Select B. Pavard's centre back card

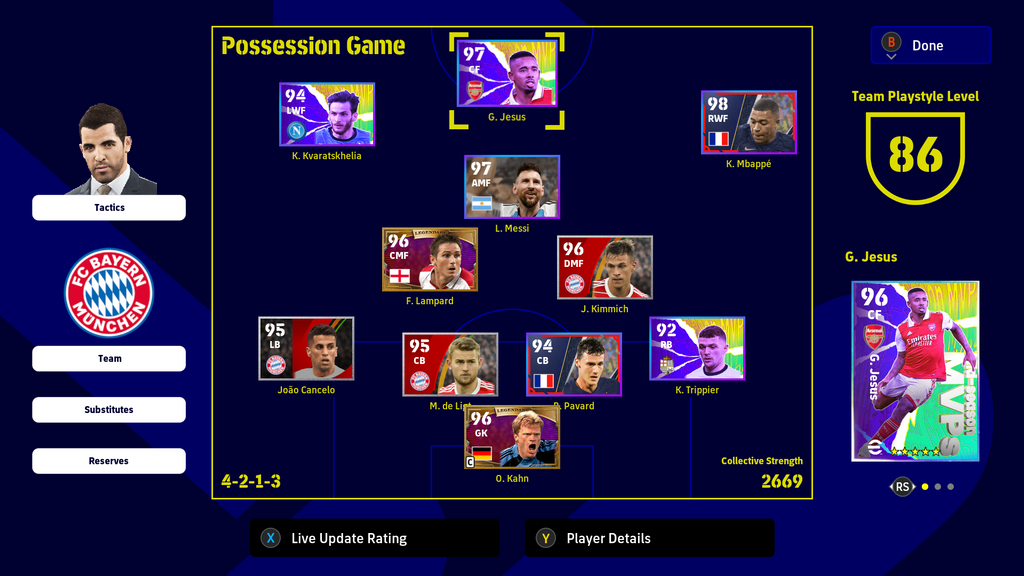(x=574, y=364)
